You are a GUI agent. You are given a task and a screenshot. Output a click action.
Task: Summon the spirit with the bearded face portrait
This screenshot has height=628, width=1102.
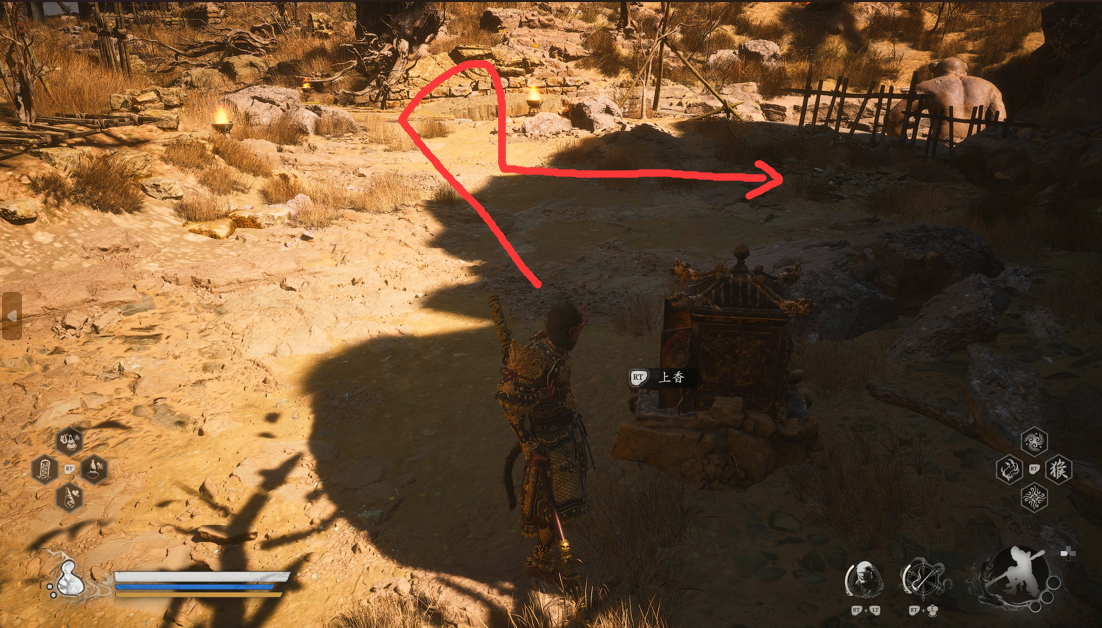pos(863,580)
